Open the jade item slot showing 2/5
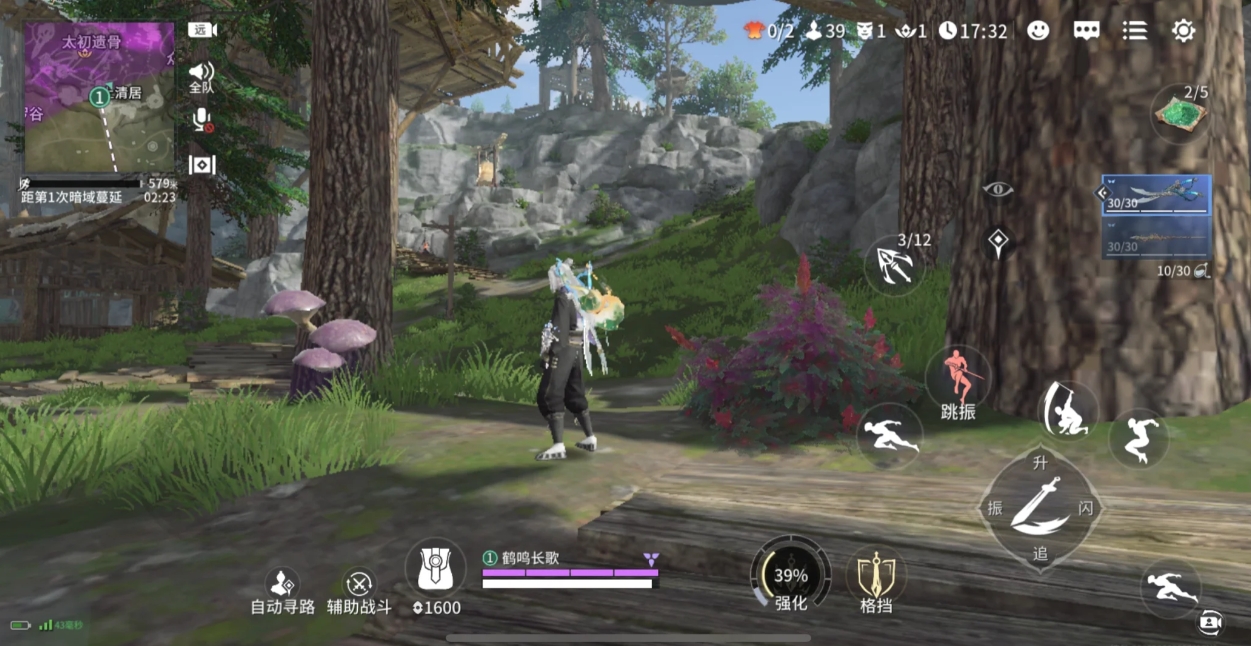Image resolution: width=1251 pixels, height=646 pixels. pos(1181,113)
